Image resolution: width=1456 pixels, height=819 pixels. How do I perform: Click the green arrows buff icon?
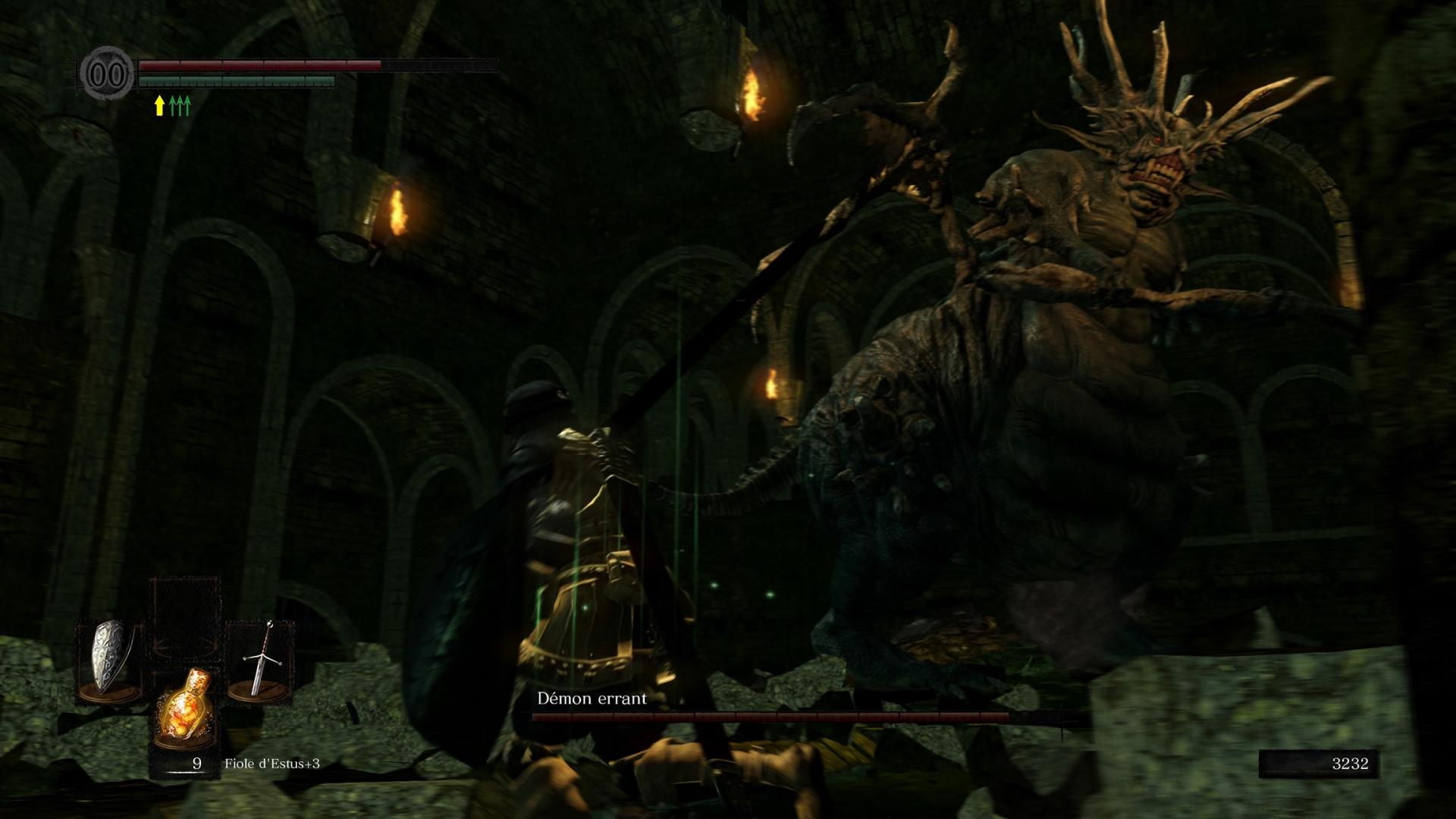pyautogui.click(x=180, y=105)
